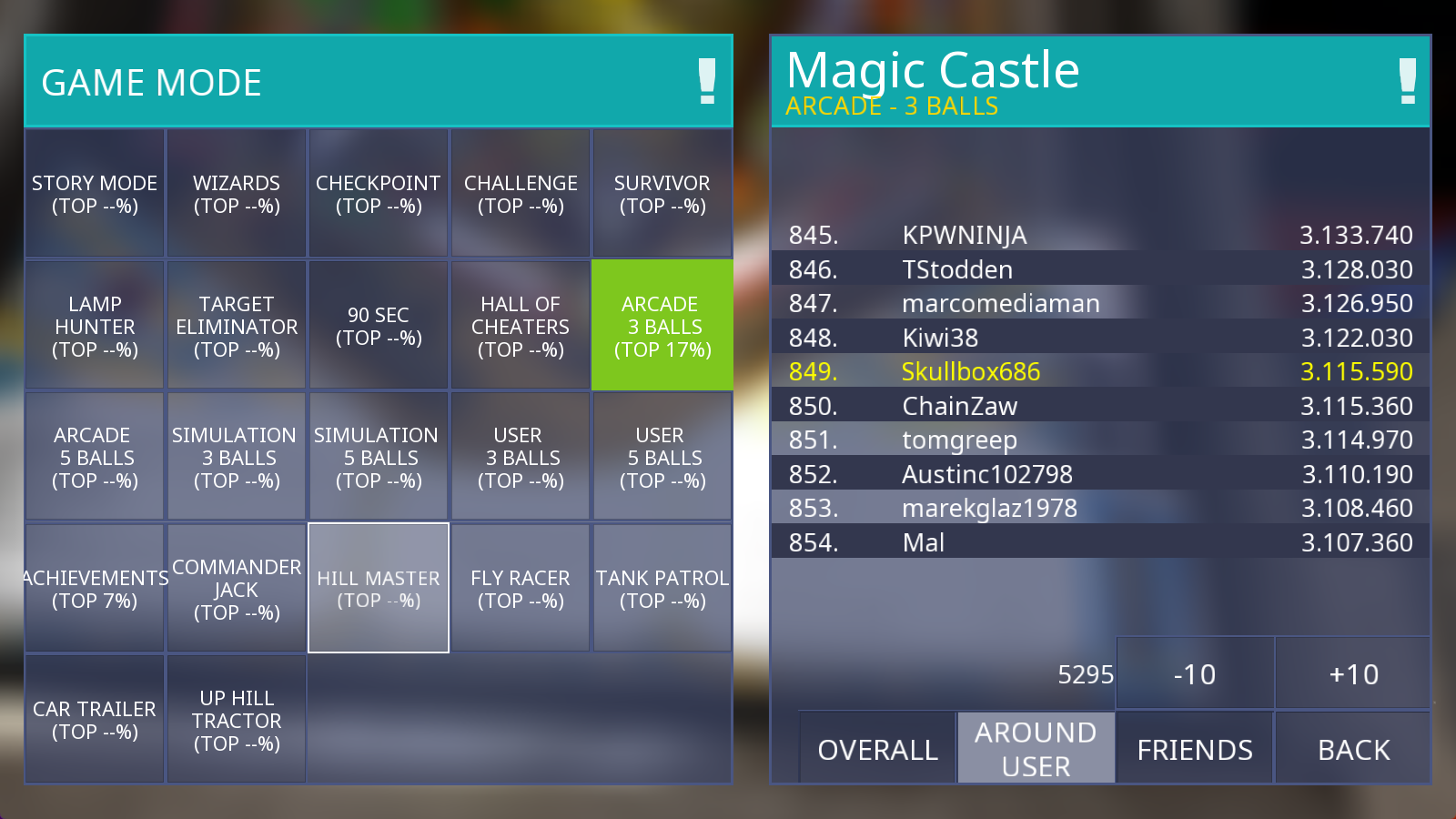Open the Tank Patrol mode
Image resolution: width=1456 pixels, height=819 pixels.
662,588
